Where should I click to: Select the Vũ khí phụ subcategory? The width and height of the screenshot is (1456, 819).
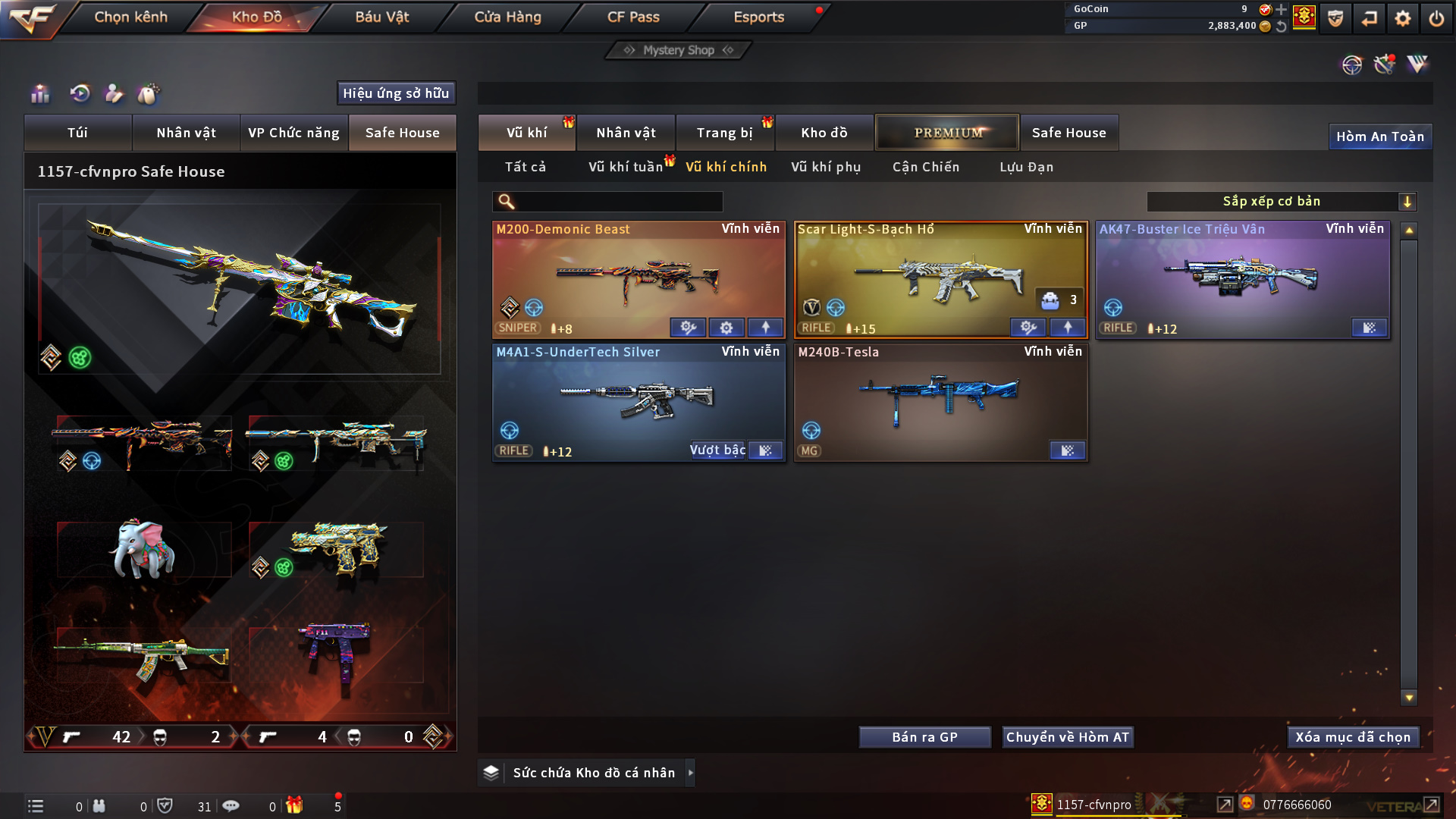pyautogui.click(x=826, y=167)
